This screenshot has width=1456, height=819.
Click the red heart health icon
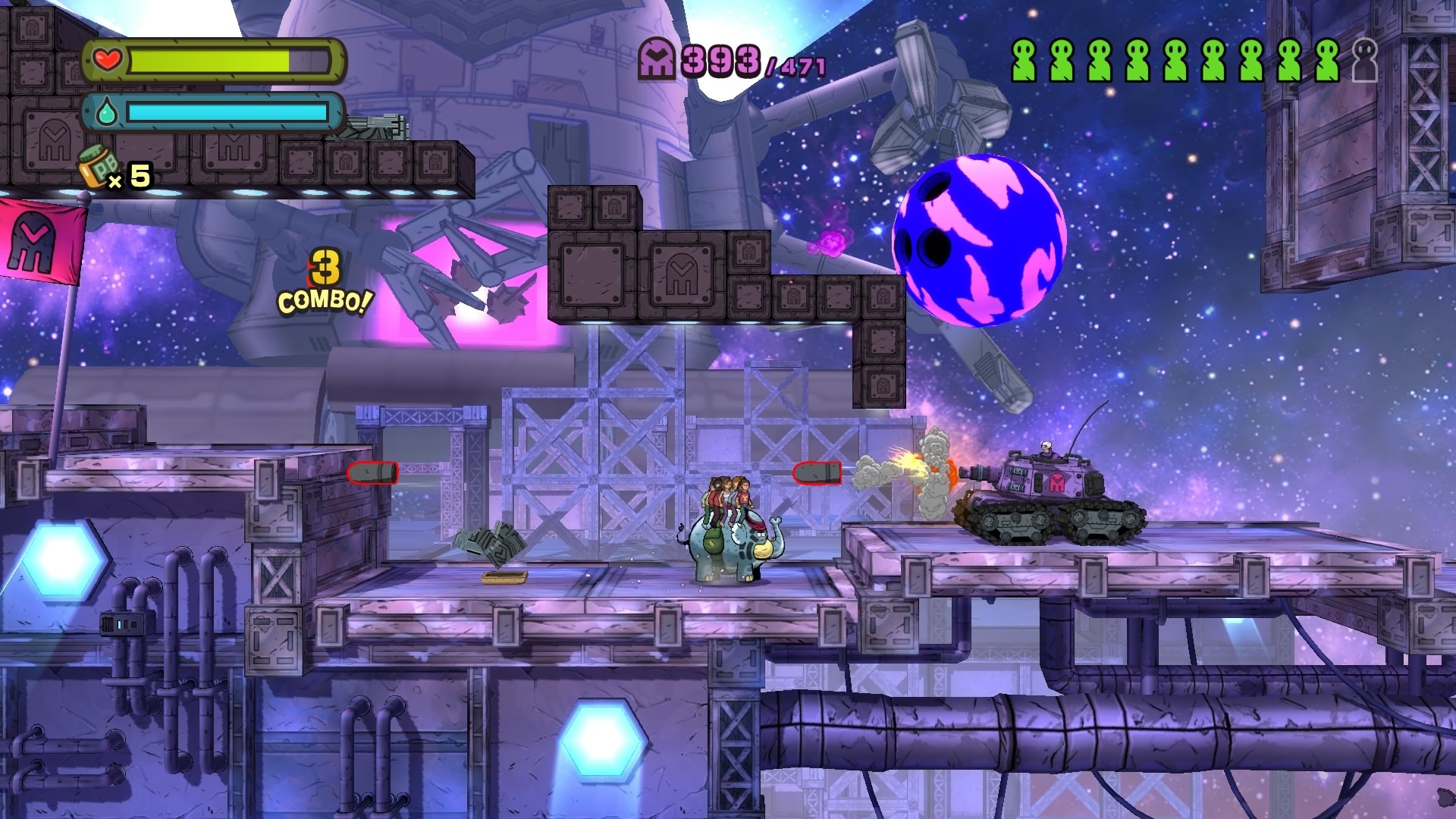click(x=108, y=58)
